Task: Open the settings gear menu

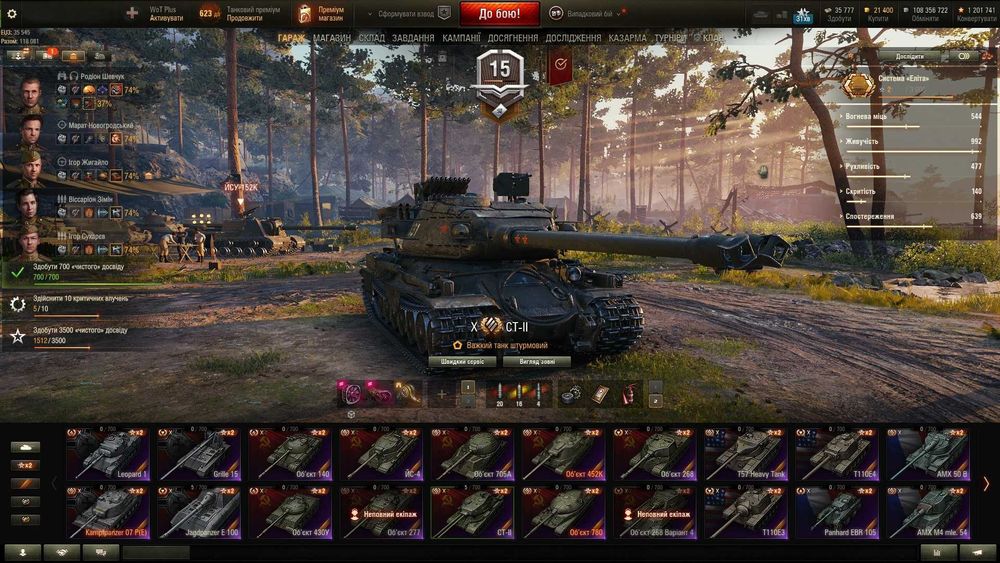Action: (12, 14)
